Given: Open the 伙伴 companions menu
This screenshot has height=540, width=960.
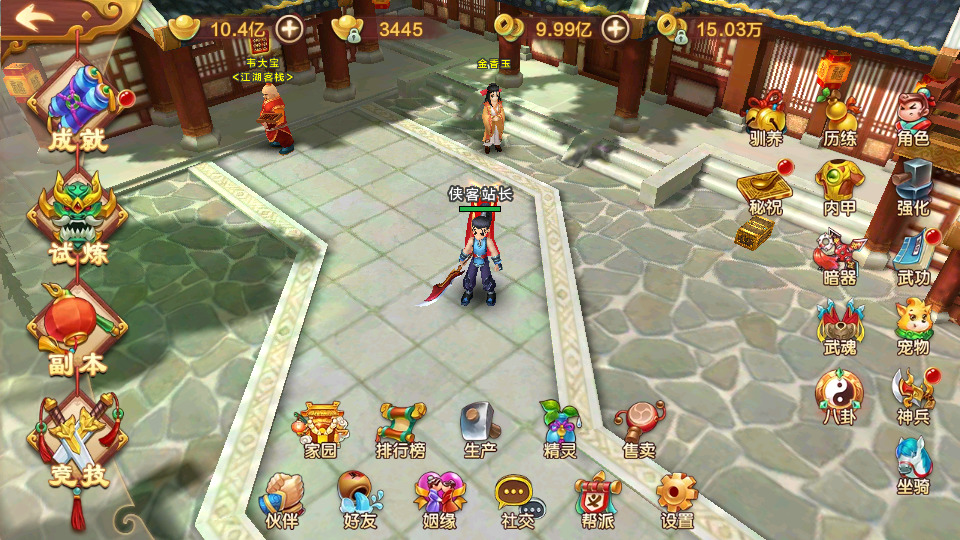Looking at the screenshot, I should pyautogui.click(x=282, y=498).
